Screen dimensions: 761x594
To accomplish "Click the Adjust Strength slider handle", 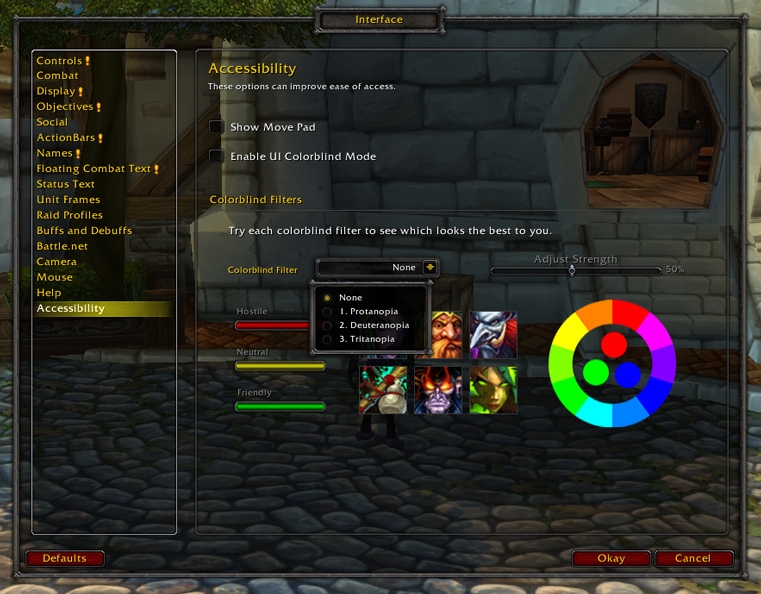I will 572,270.
